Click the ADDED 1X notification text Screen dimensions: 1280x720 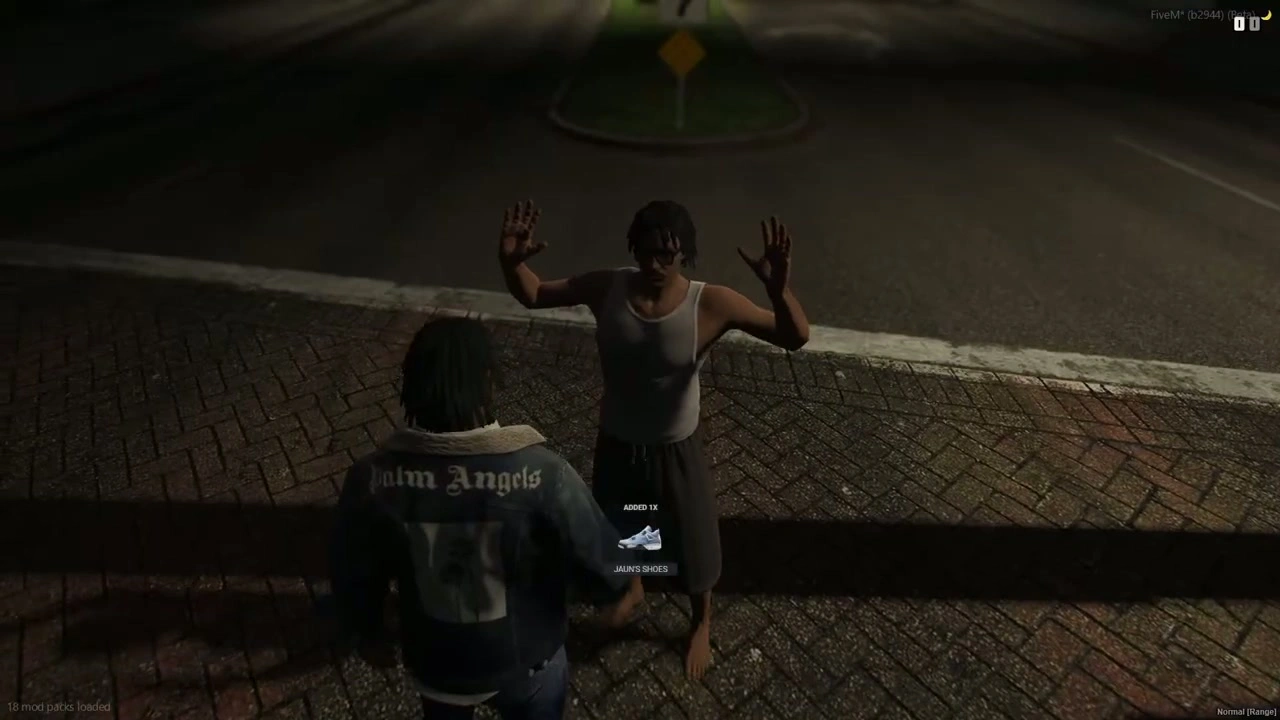click(640, 507)
